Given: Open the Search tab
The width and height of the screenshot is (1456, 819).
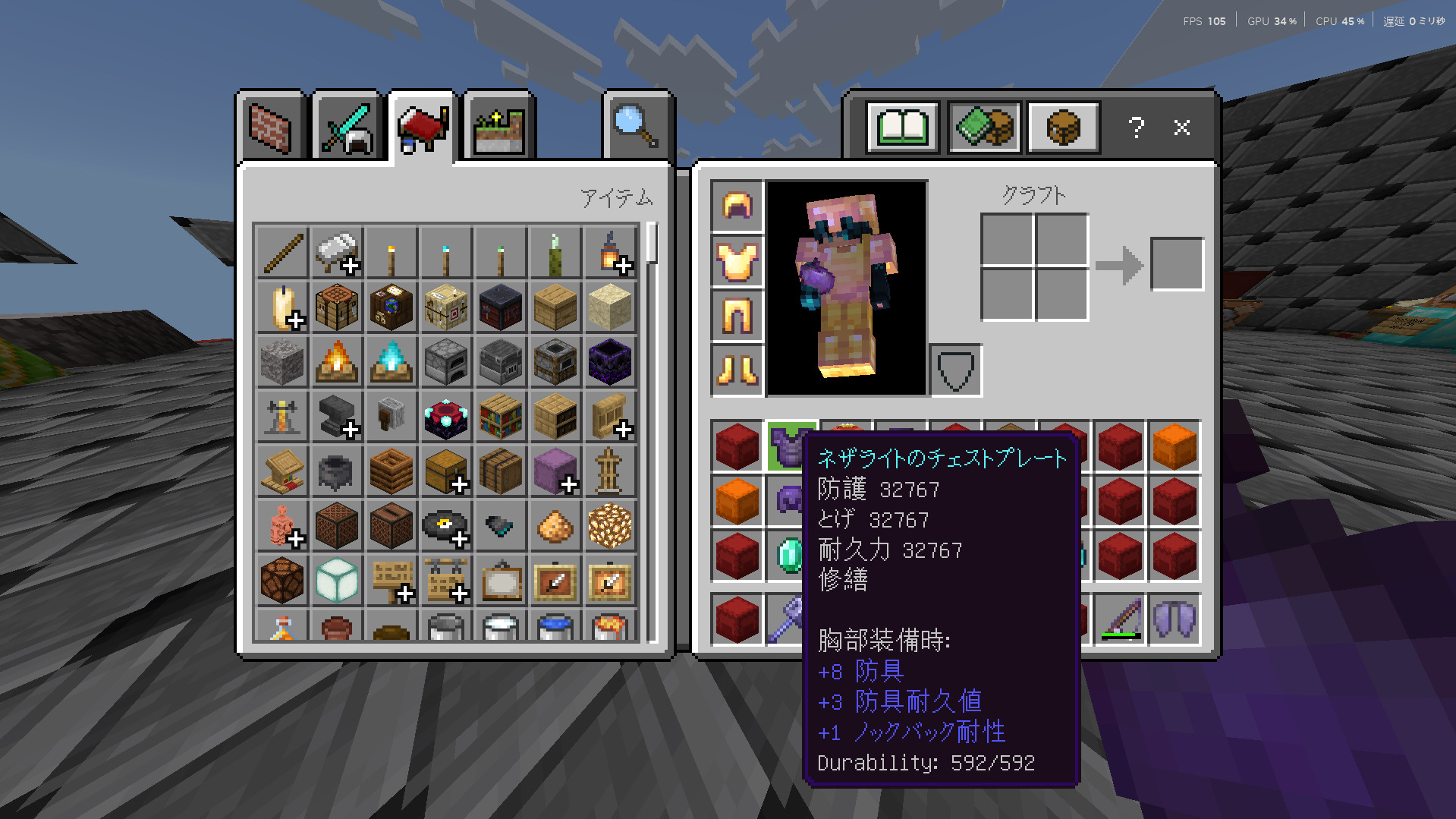Looking at the screenshot, I should pos(637,127).
